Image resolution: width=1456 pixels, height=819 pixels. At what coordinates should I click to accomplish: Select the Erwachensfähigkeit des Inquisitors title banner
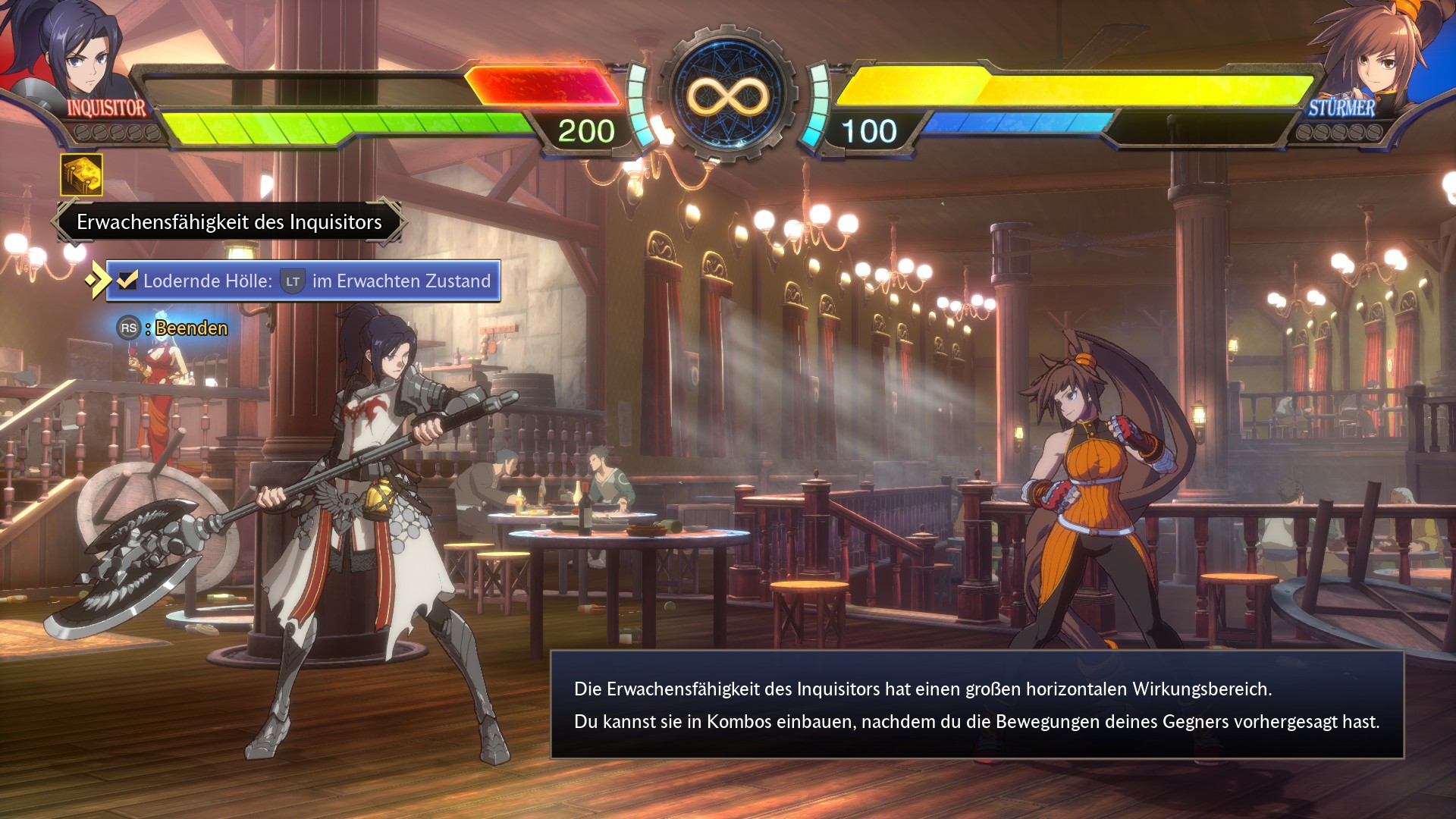click(229, 222)
